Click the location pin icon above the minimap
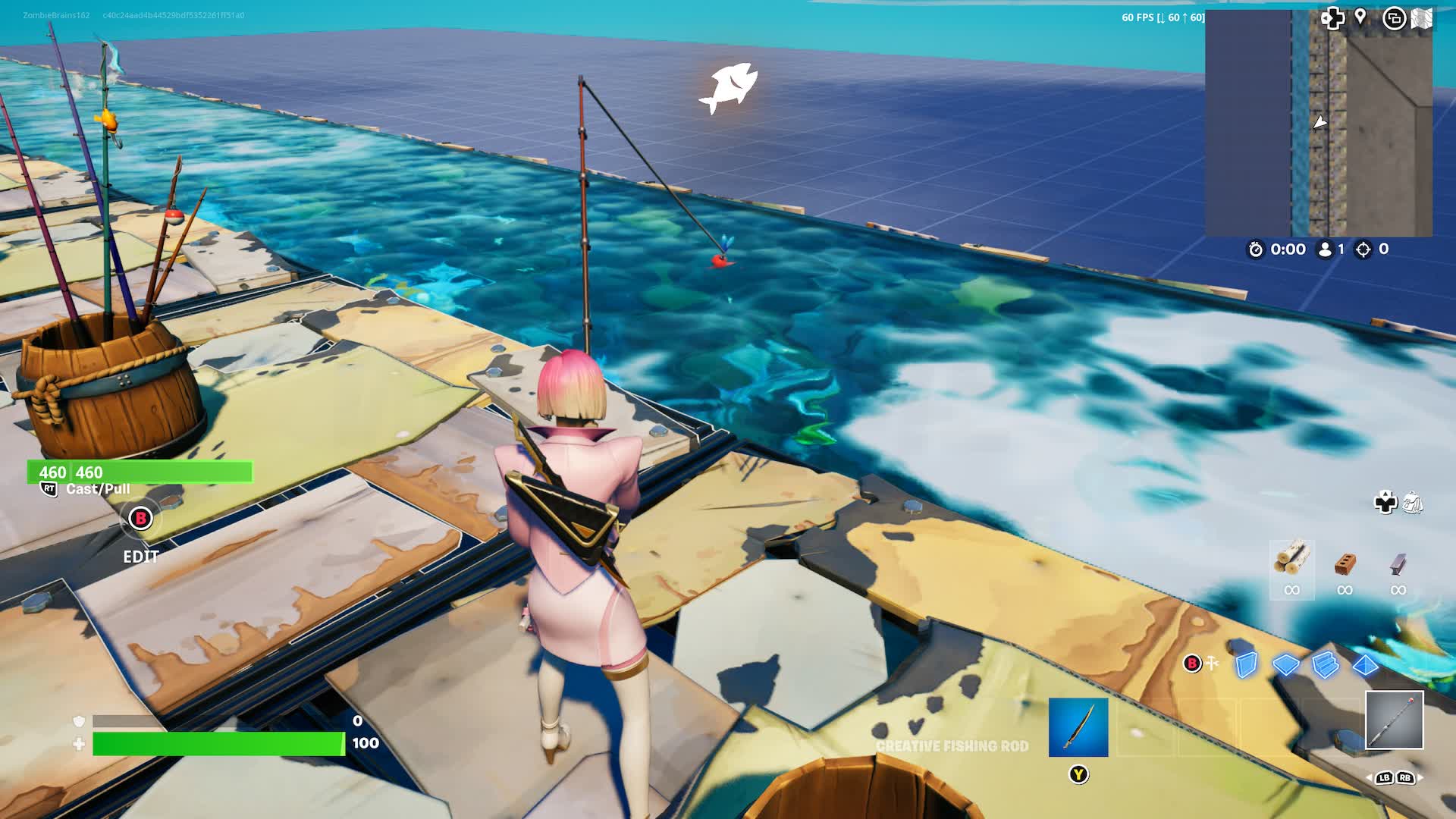 point(1360,17)
